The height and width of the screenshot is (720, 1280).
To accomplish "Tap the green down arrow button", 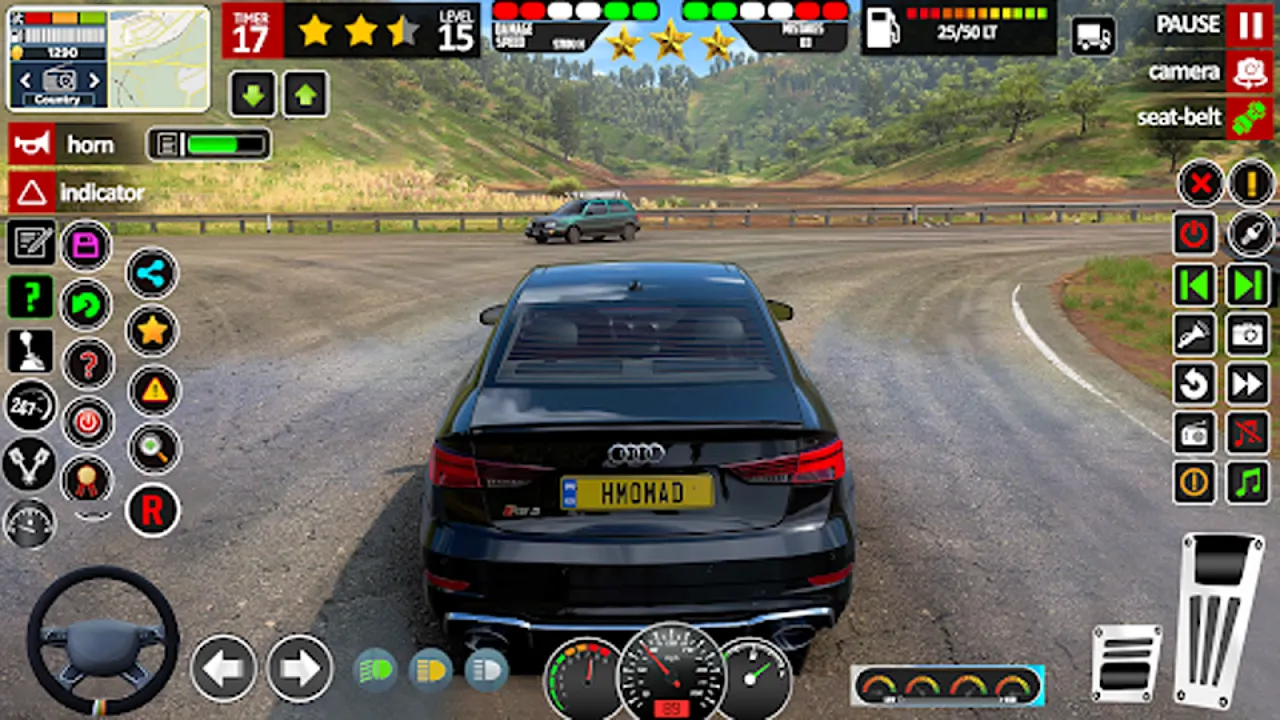I will click(253, 95).
